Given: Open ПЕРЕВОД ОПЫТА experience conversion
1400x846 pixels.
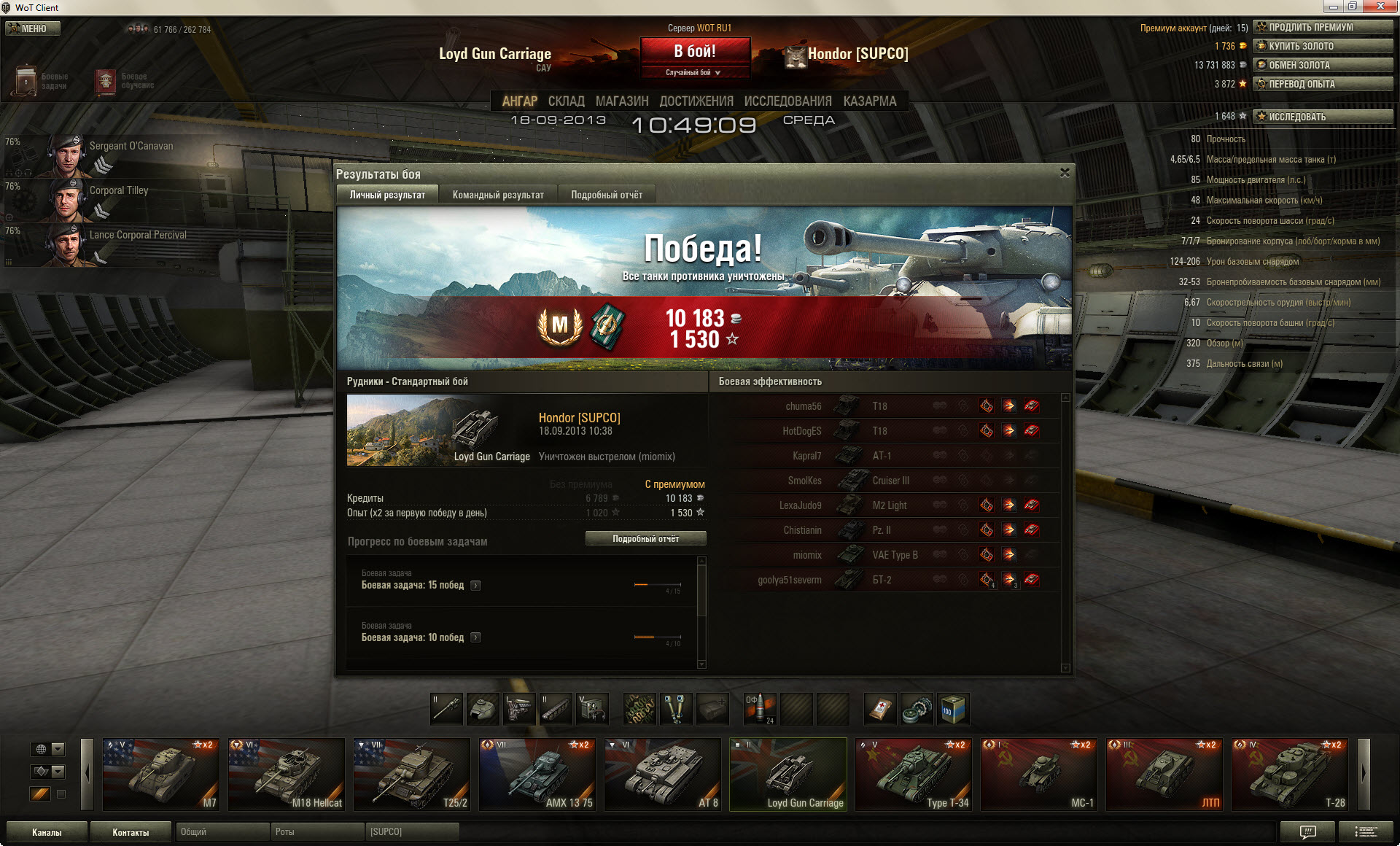Looking at the screenshot, I should pos(1322,84).
